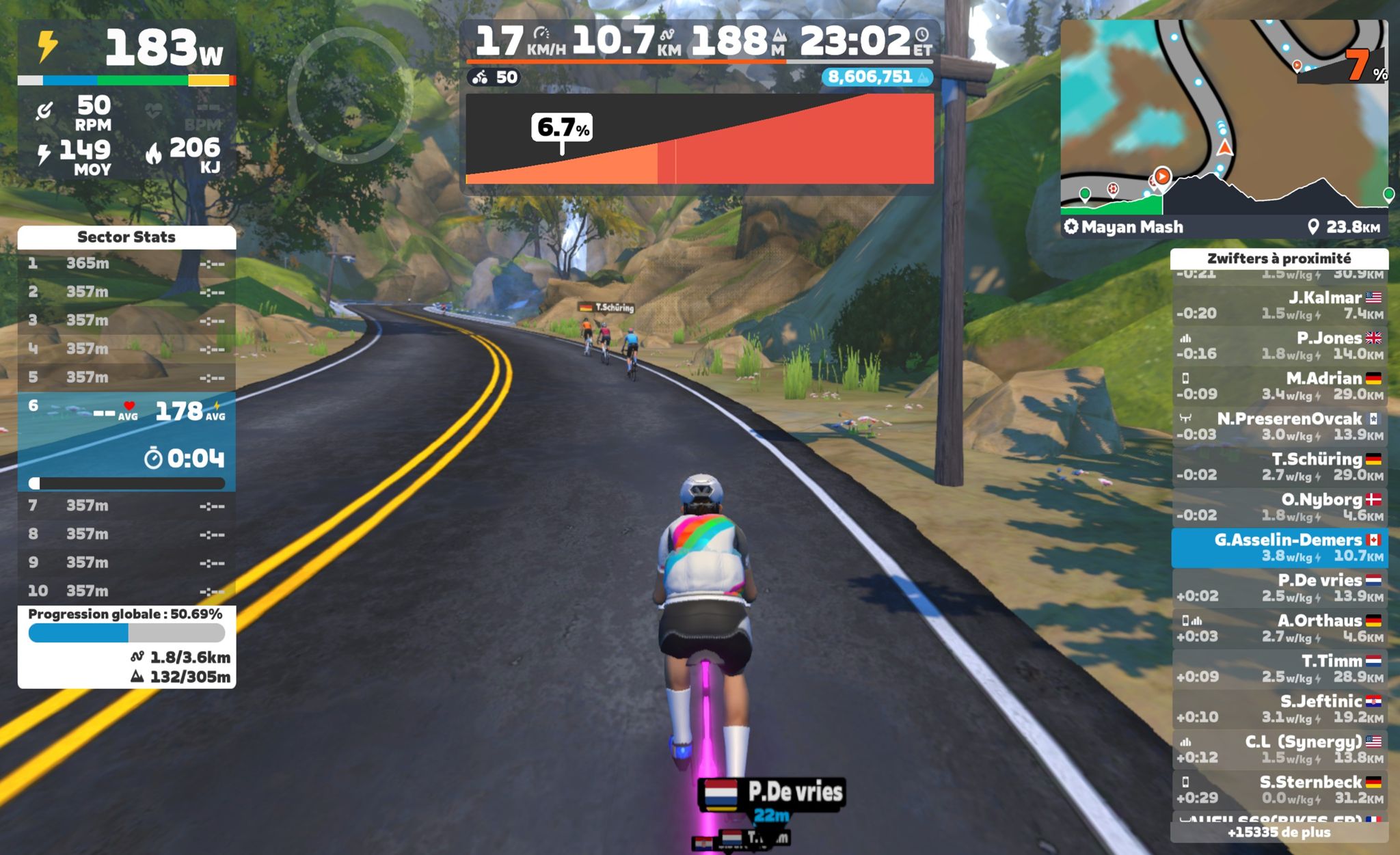Select P.De vries in the nearby list
The height and width of the screenshot is (855, 1400).
point(1279,588)
